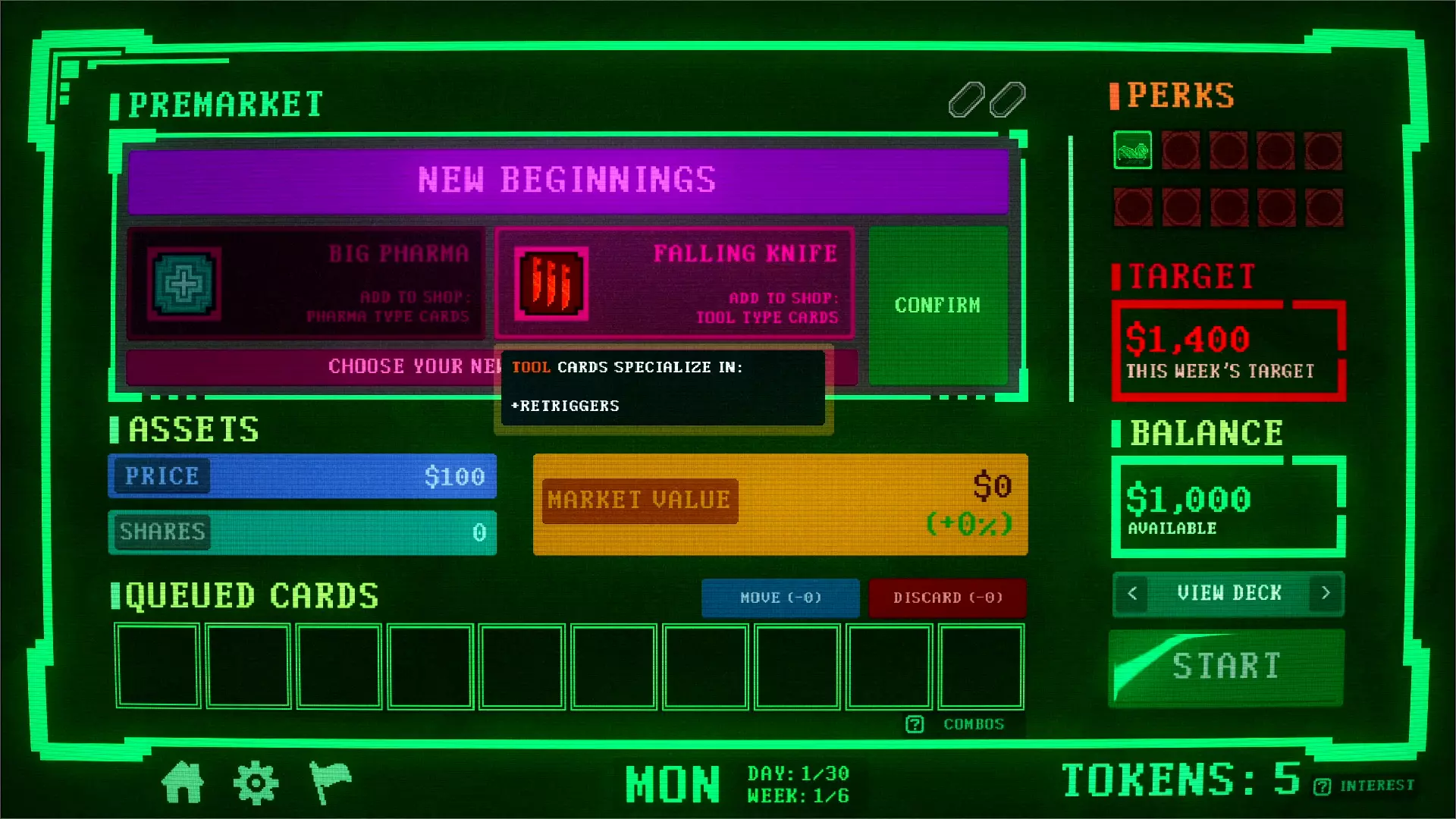1456x819 pixels.
Task: Click the Falling Knife blades icon
Action: coord(551,281)
